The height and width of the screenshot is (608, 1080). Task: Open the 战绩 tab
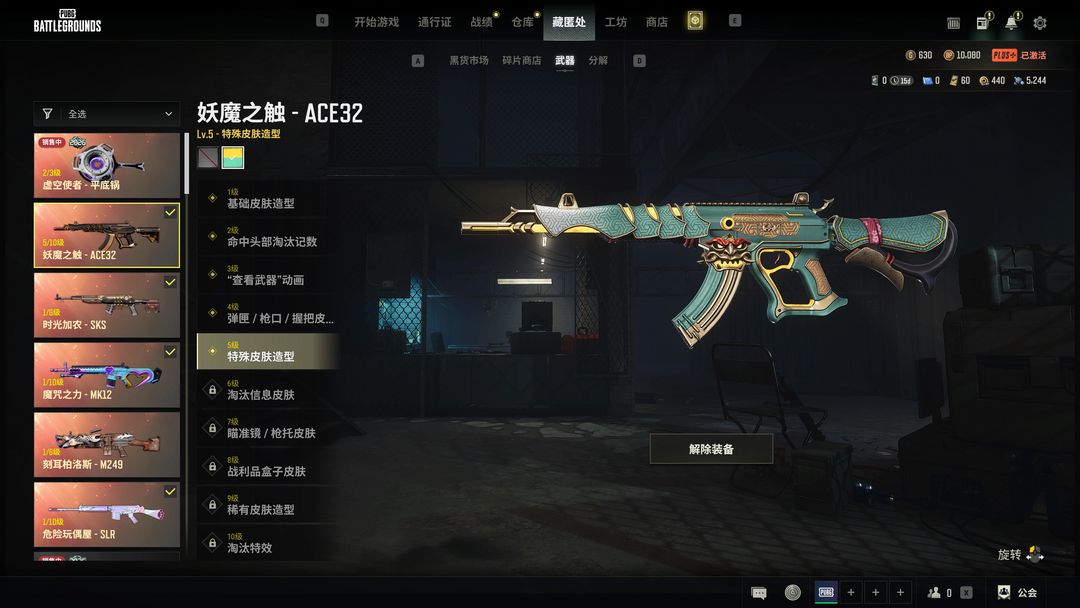(482, 22)
